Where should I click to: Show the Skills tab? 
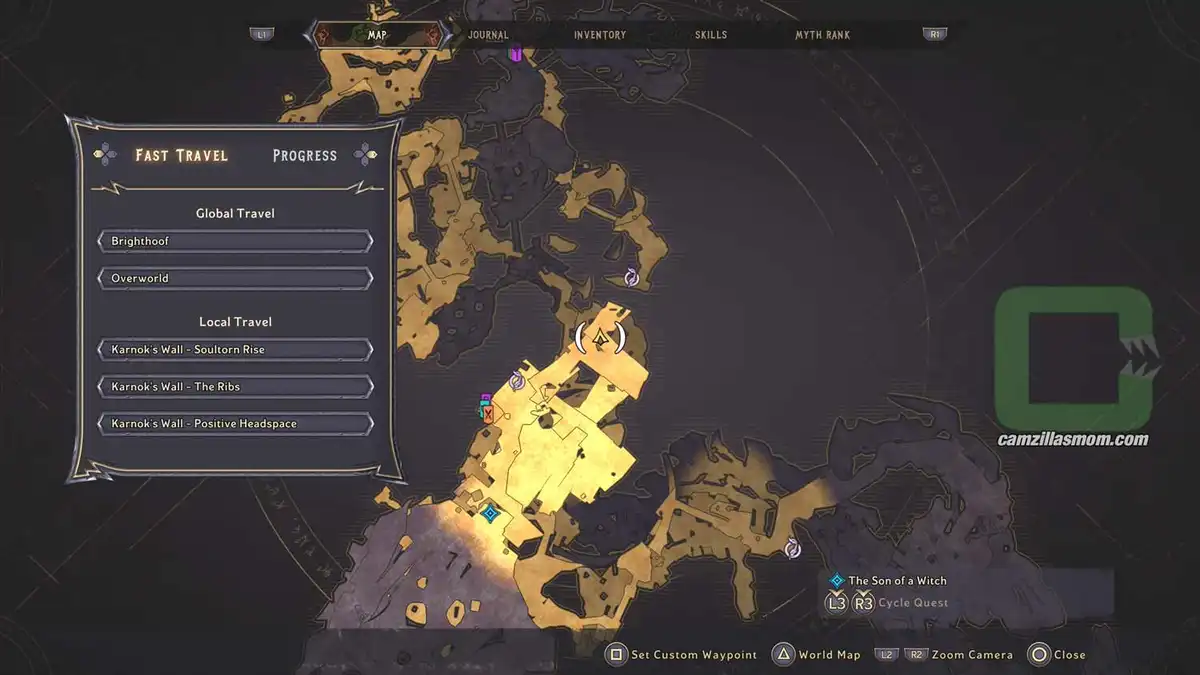(x=711, y=35)
